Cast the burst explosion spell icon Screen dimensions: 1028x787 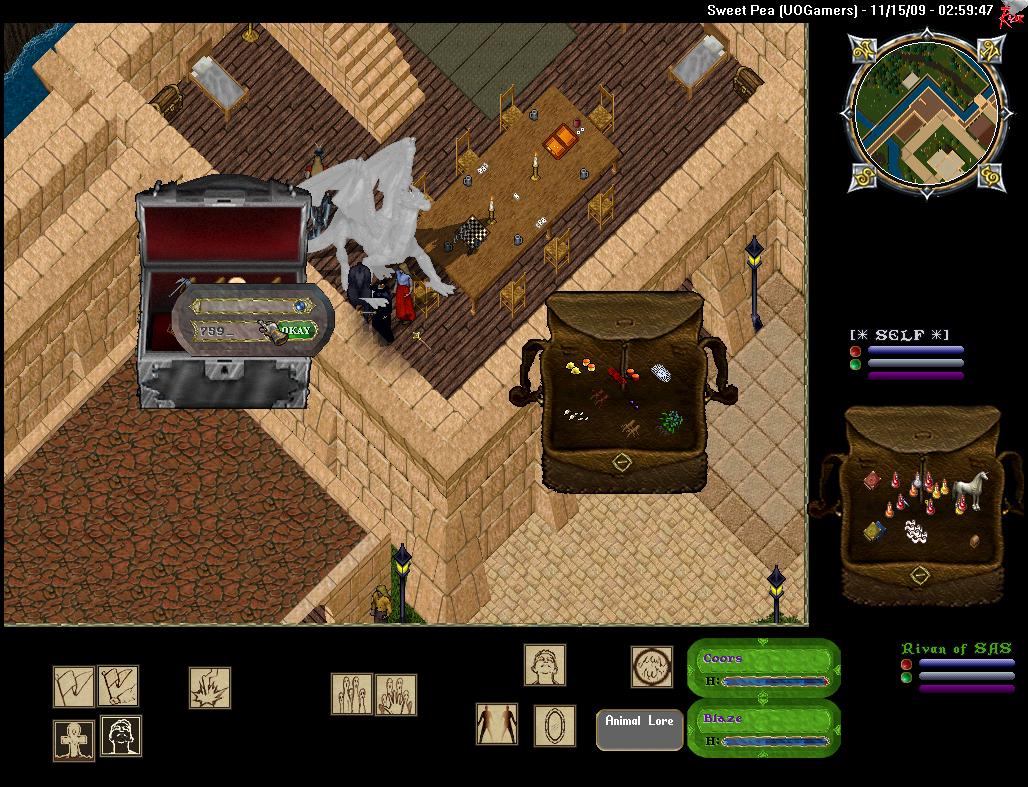coord(210,687)
